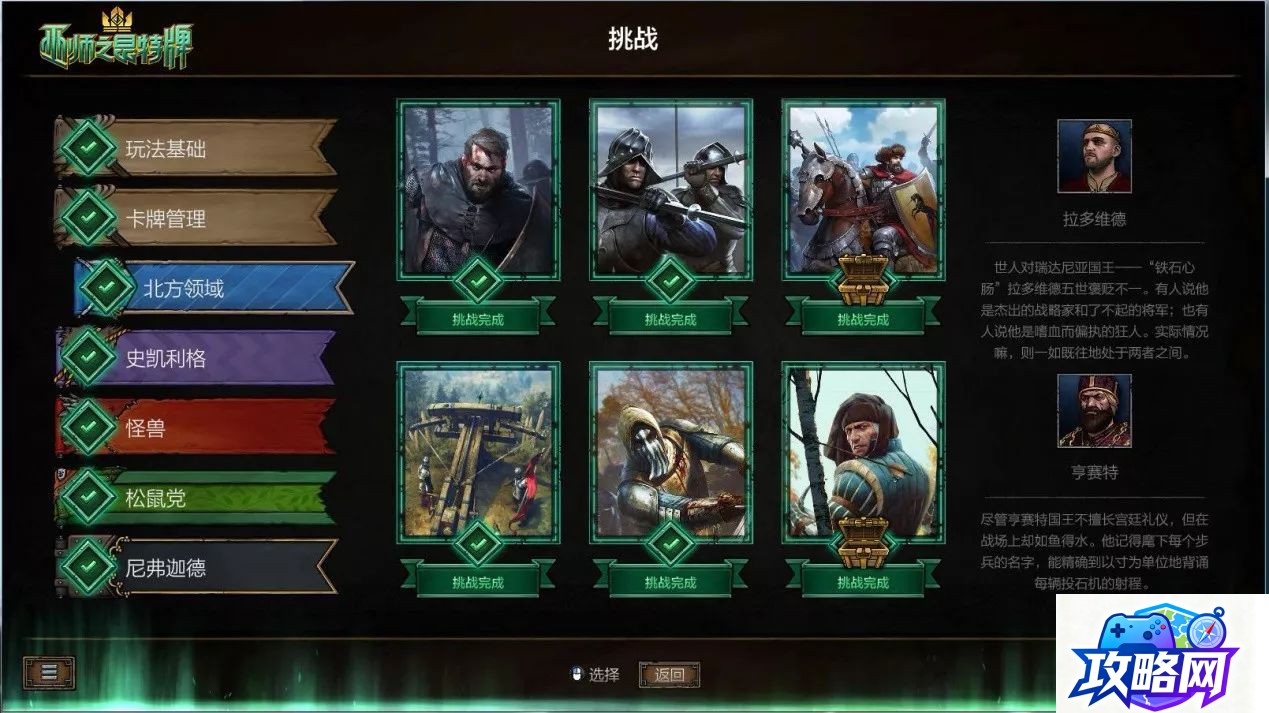Select the bloodied bearded warrior challenge card
Viewport: 1269px width, 713px height.
pos(478,190)
